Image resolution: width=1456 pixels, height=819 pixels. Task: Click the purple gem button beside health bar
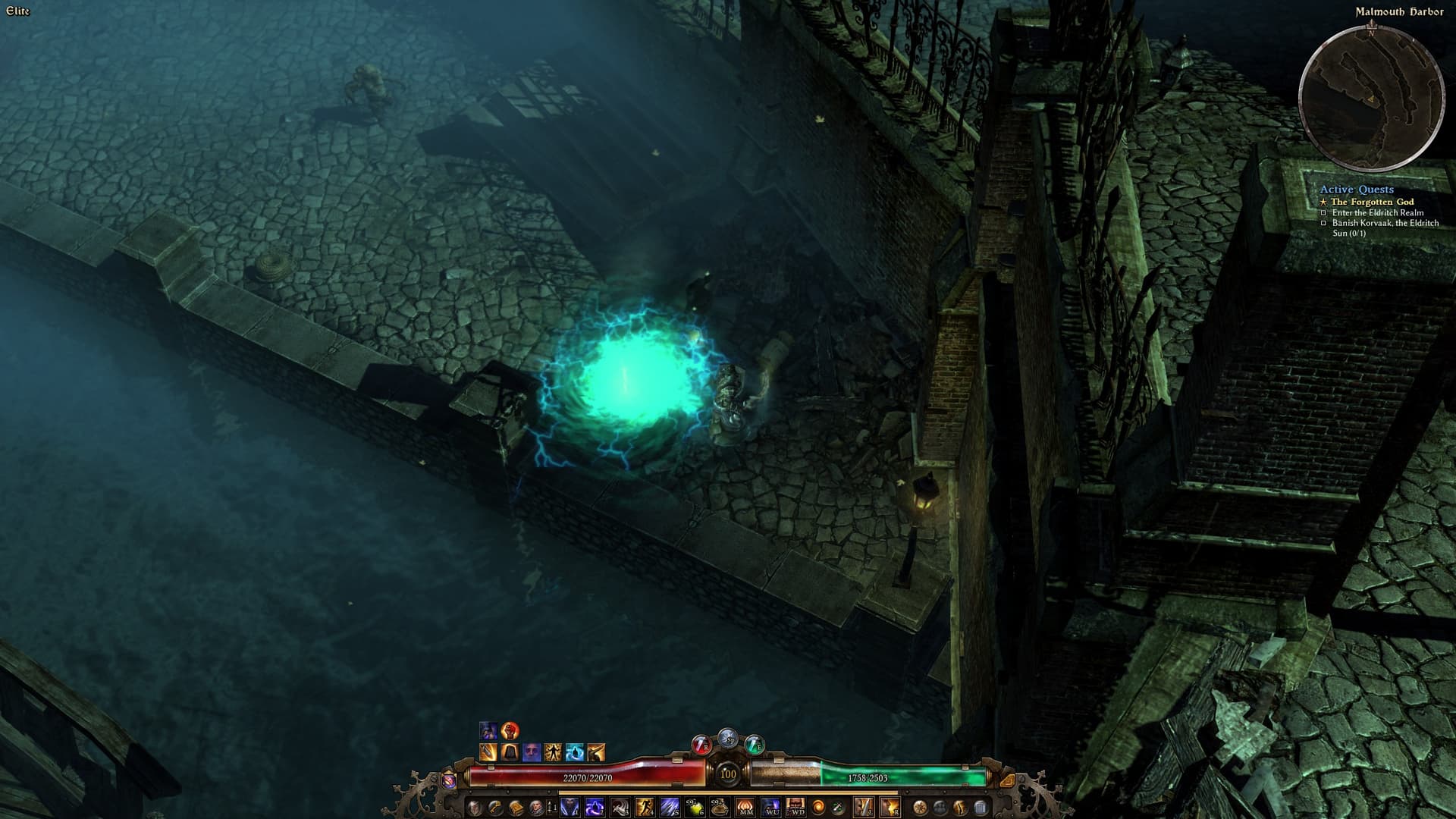(x=448, y=779)
